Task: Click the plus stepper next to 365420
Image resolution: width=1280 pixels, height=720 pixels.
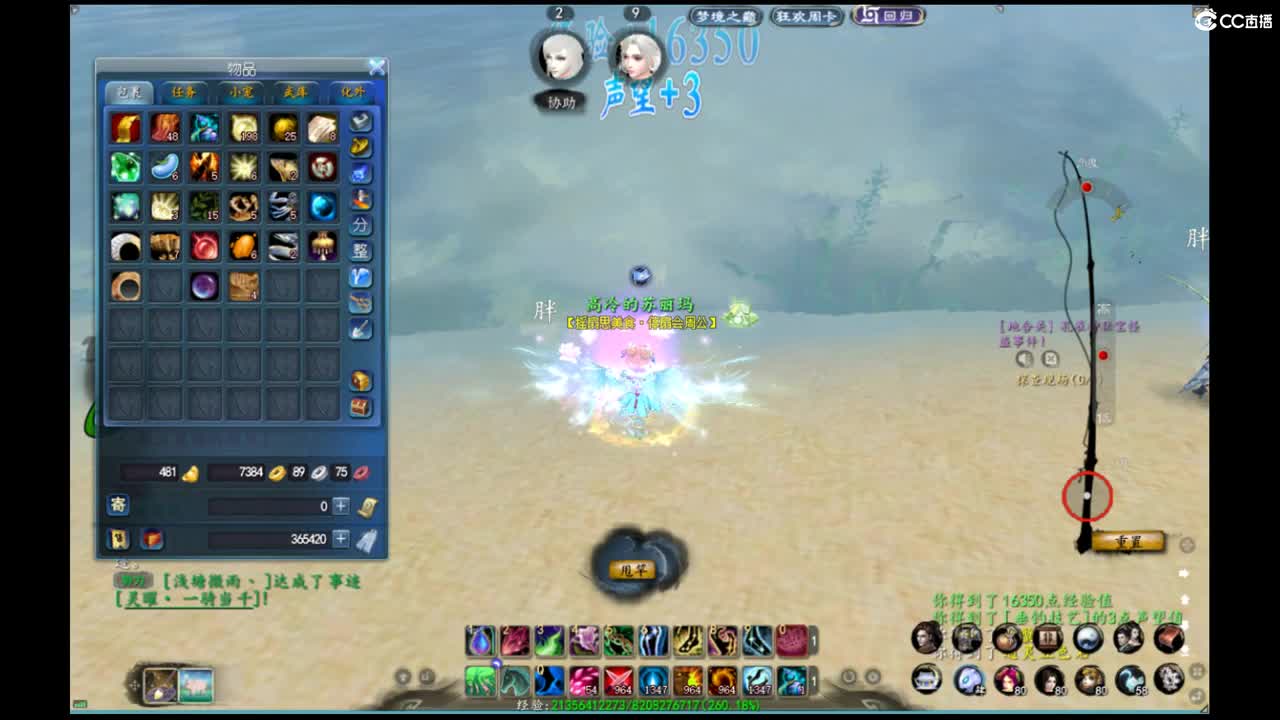Action: tap(343, 537)
